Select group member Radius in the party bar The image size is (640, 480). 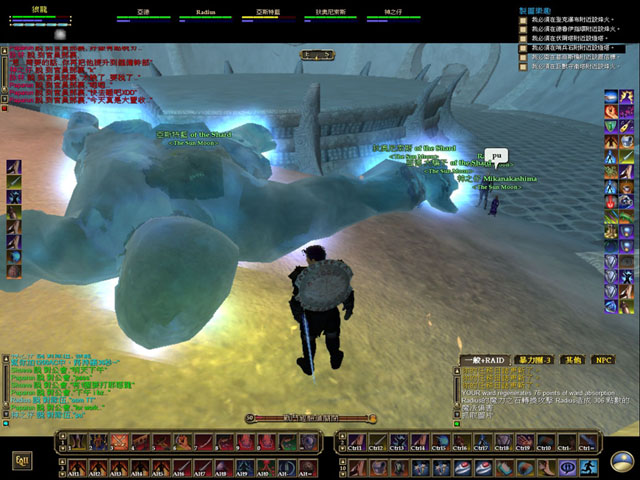pos(206,16)
